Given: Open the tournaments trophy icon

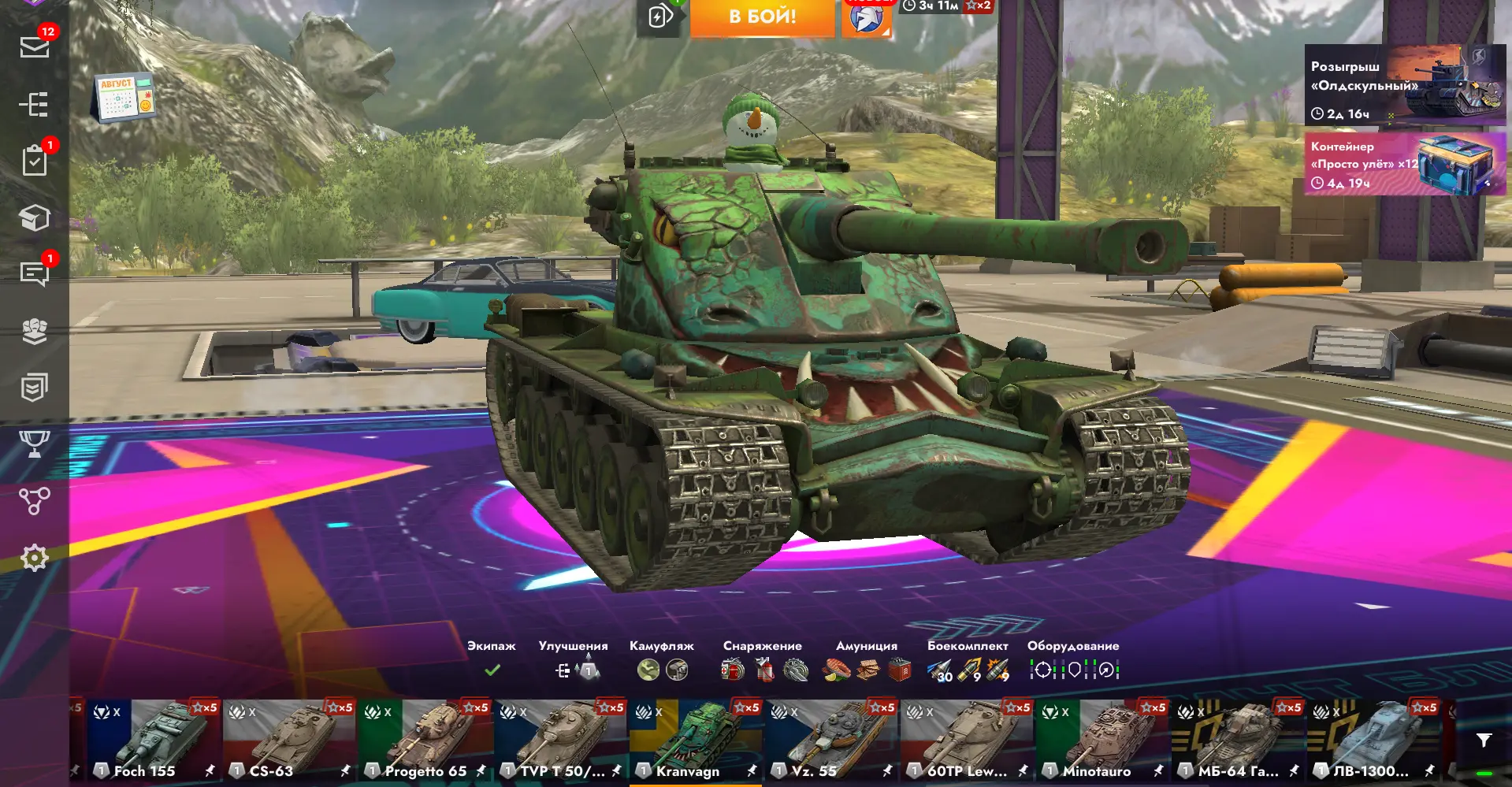Looking at the screenshot, I should point(35,444).
